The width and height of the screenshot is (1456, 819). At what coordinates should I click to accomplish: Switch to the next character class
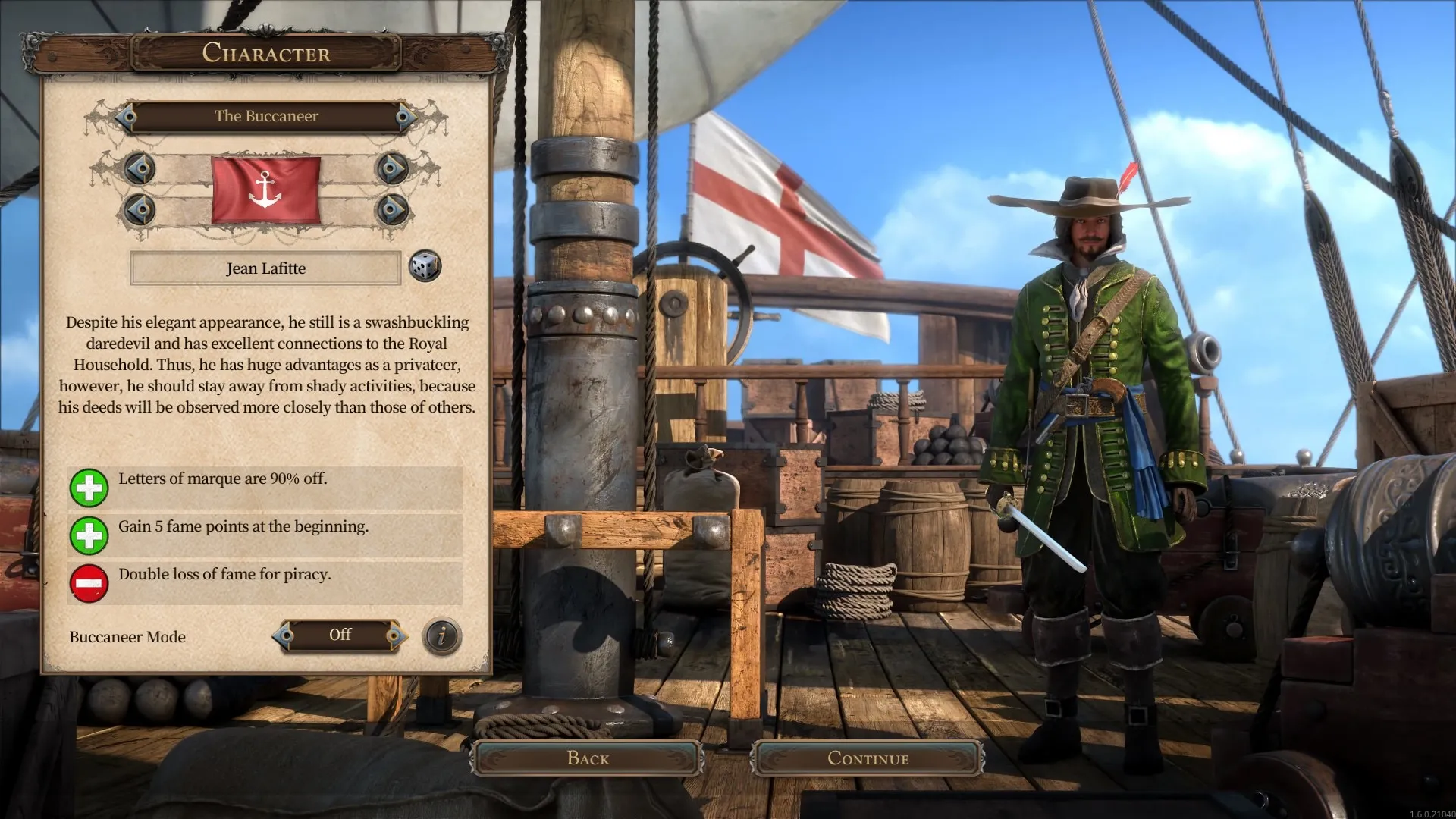pyautogui.click(x=405, y=117)
